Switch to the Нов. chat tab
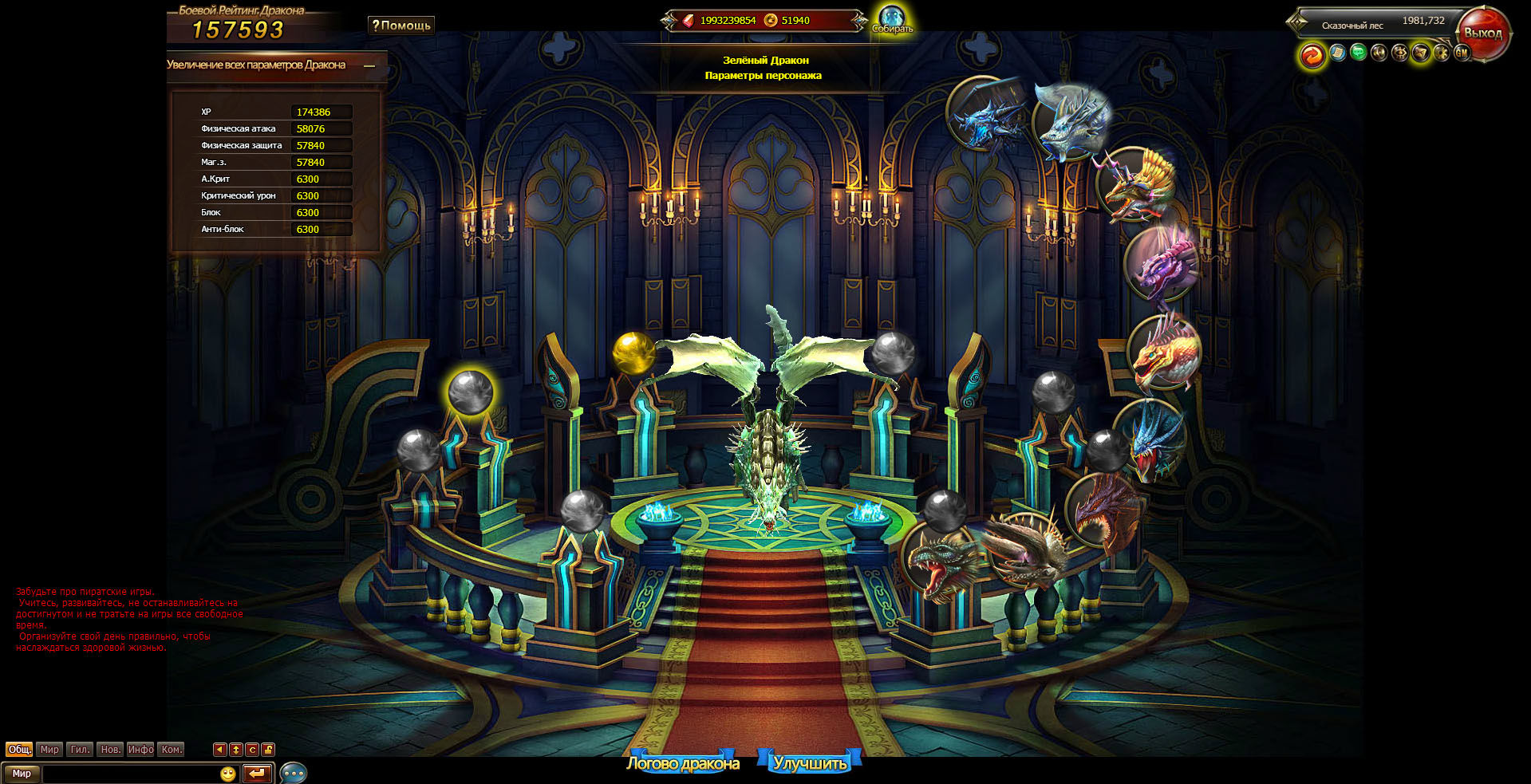The width and height of the screenshot is (1531, 784). tap(110, 750)
